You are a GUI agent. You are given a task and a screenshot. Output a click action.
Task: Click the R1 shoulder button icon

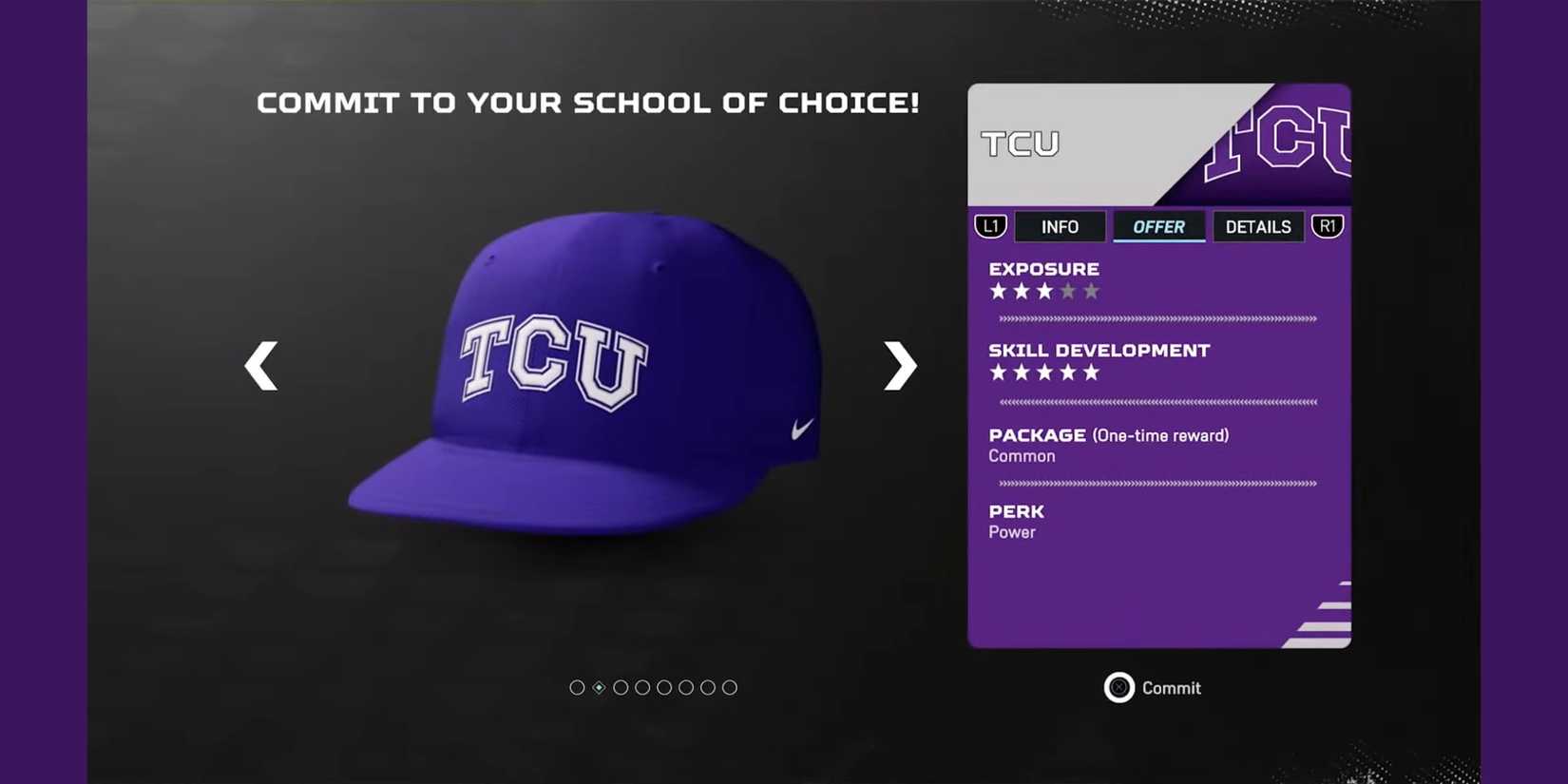click(1328, 226)
